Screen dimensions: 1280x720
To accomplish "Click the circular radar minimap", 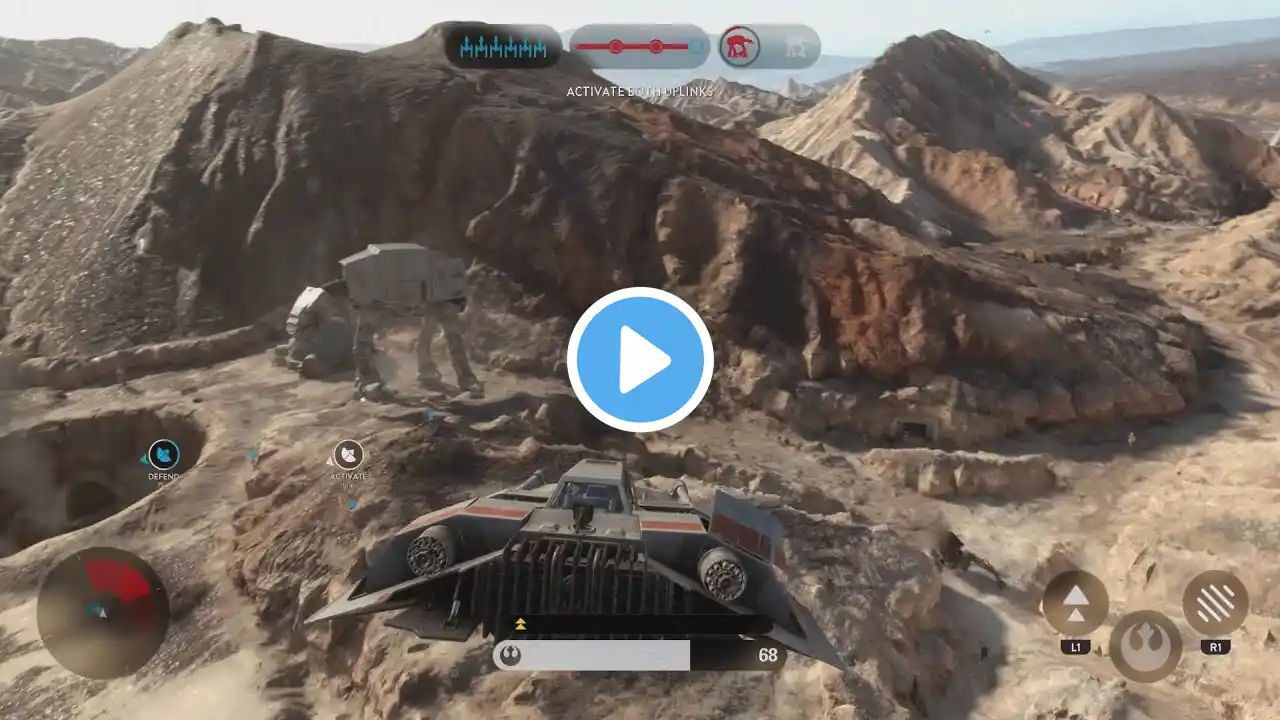I will (x=102, y=612).
